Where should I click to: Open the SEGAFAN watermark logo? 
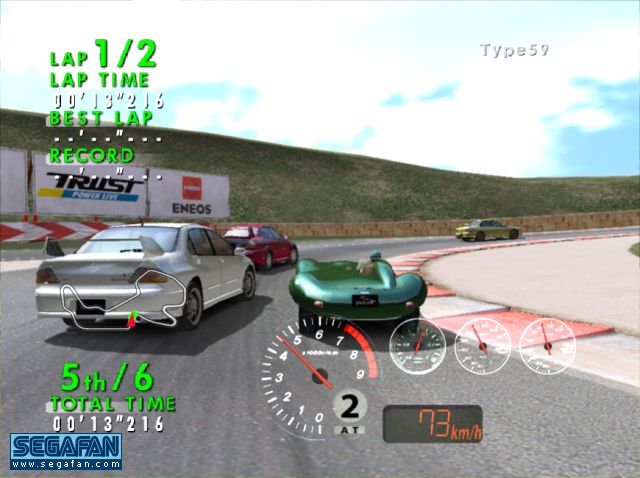tap(66, 451)
